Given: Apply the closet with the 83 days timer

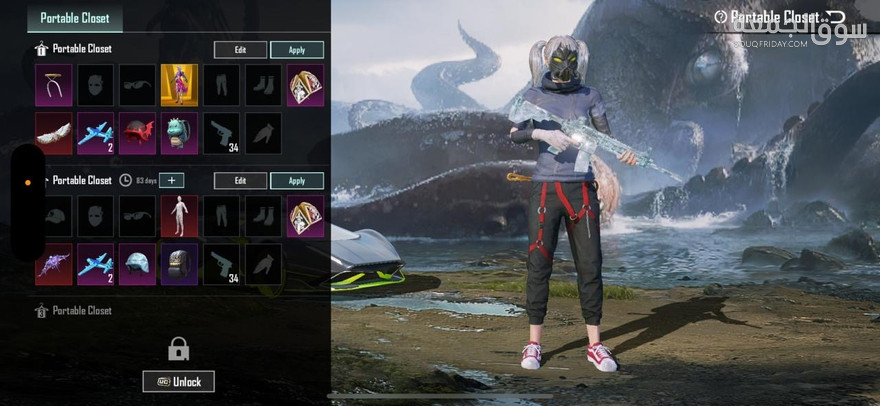Looking at the screenshot, I should pos(296,181).
